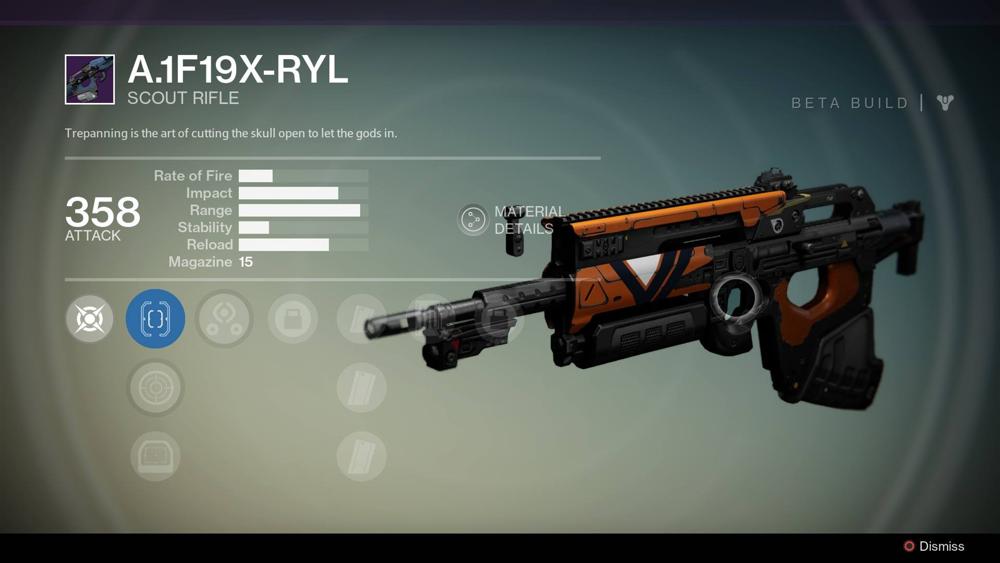Select the locked three-circle perk node
The image size is (1000, 563).
point(224,319)
